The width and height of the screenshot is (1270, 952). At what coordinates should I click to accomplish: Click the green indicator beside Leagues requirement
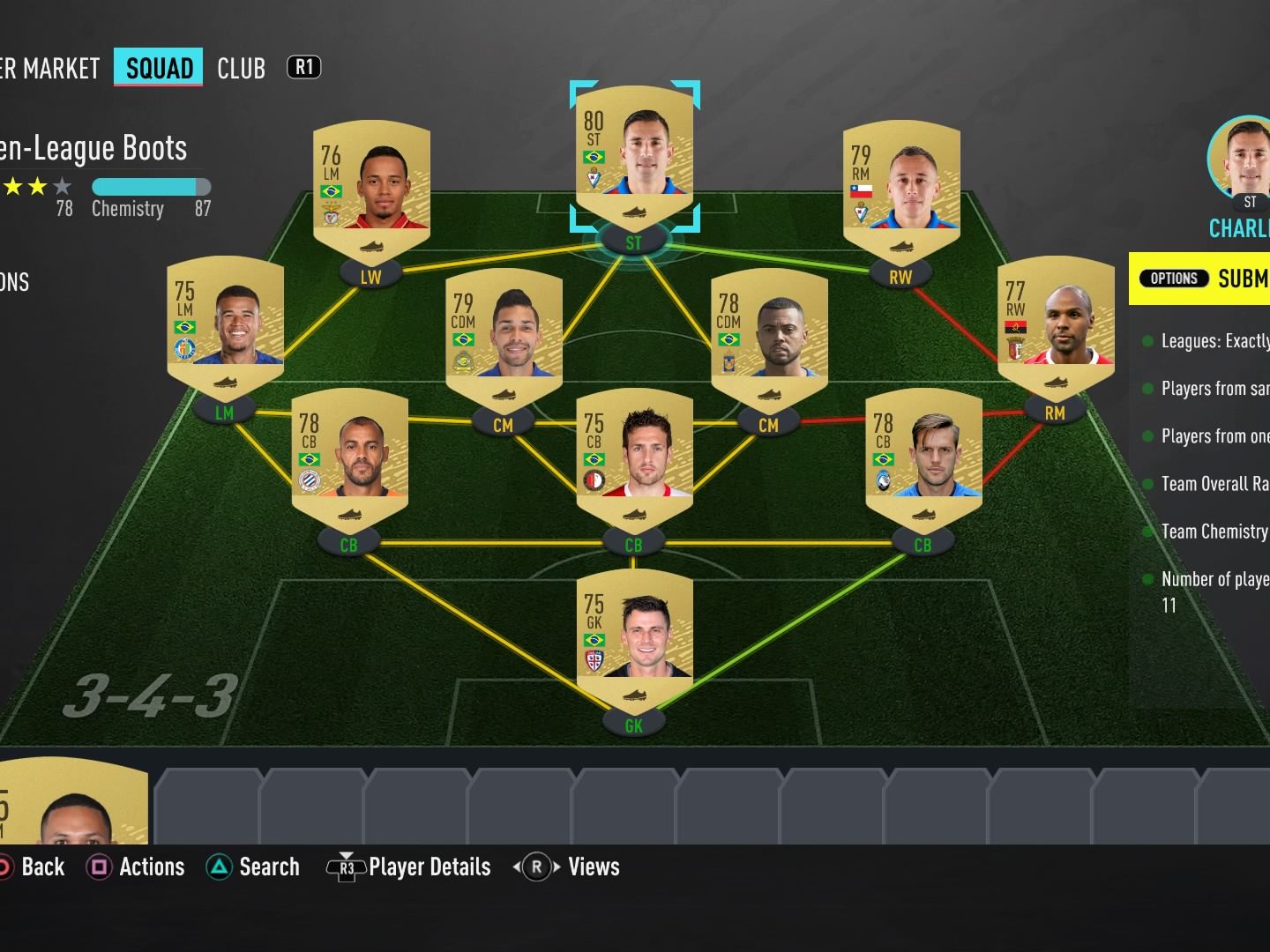coord(1147,340)
